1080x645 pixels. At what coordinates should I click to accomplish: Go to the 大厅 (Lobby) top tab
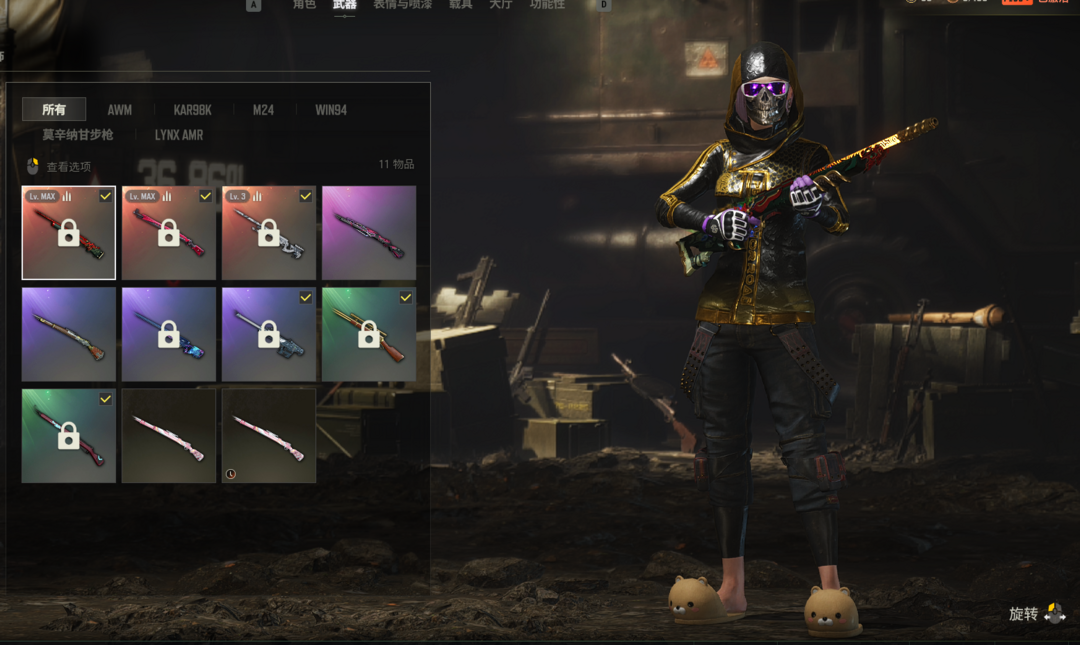501,5
